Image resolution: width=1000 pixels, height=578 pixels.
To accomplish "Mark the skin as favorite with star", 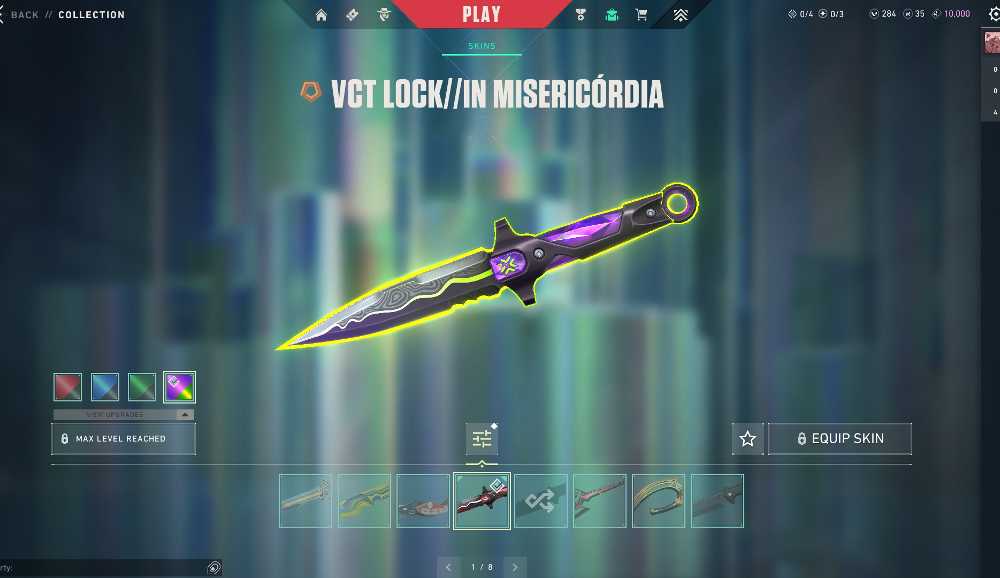I will tap(747, 439).
